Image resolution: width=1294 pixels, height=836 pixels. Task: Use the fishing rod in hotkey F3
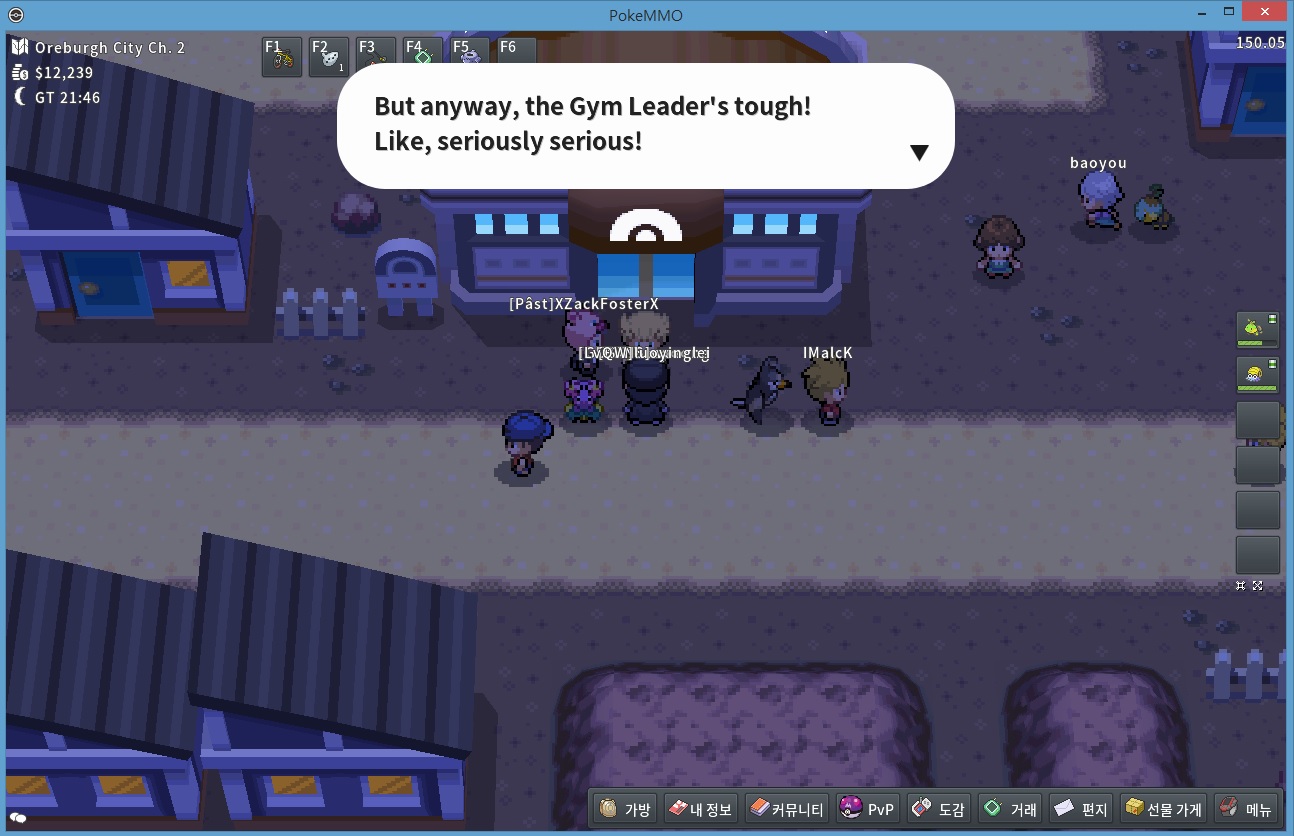click(376, 58)
